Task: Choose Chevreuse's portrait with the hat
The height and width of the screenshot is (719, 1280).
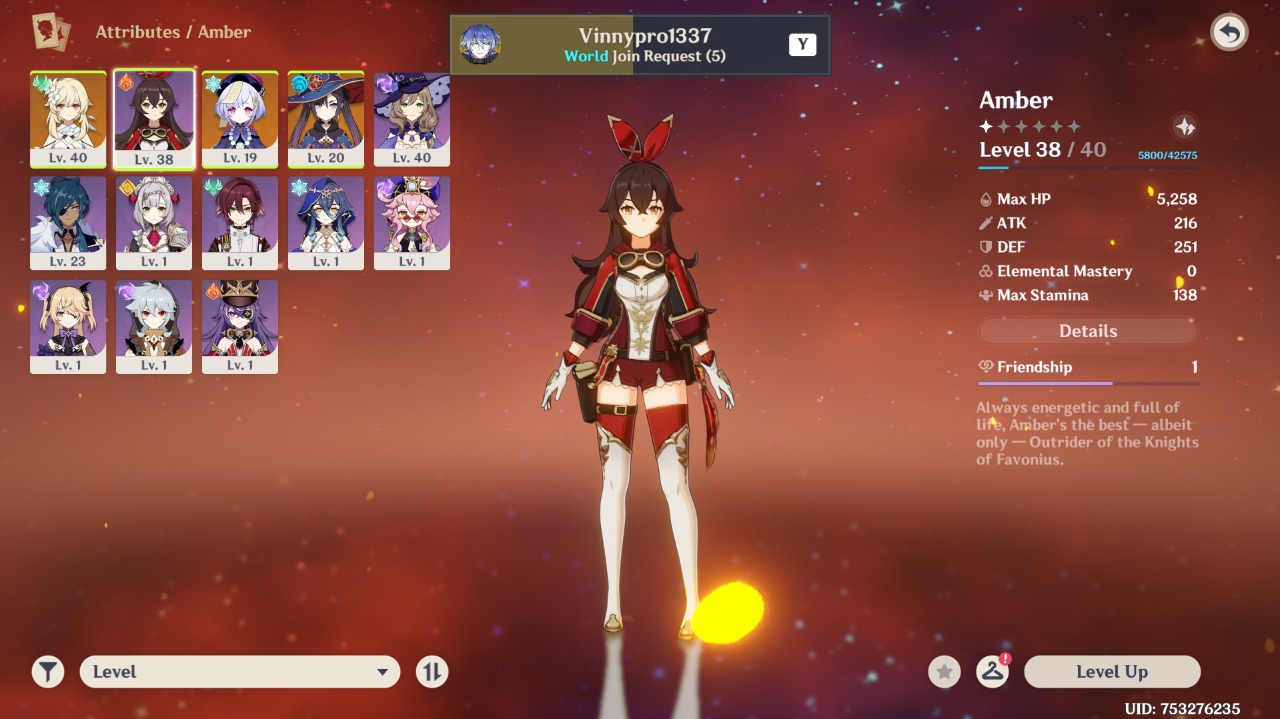Action: pyautogui.click(x=240, y=327)
